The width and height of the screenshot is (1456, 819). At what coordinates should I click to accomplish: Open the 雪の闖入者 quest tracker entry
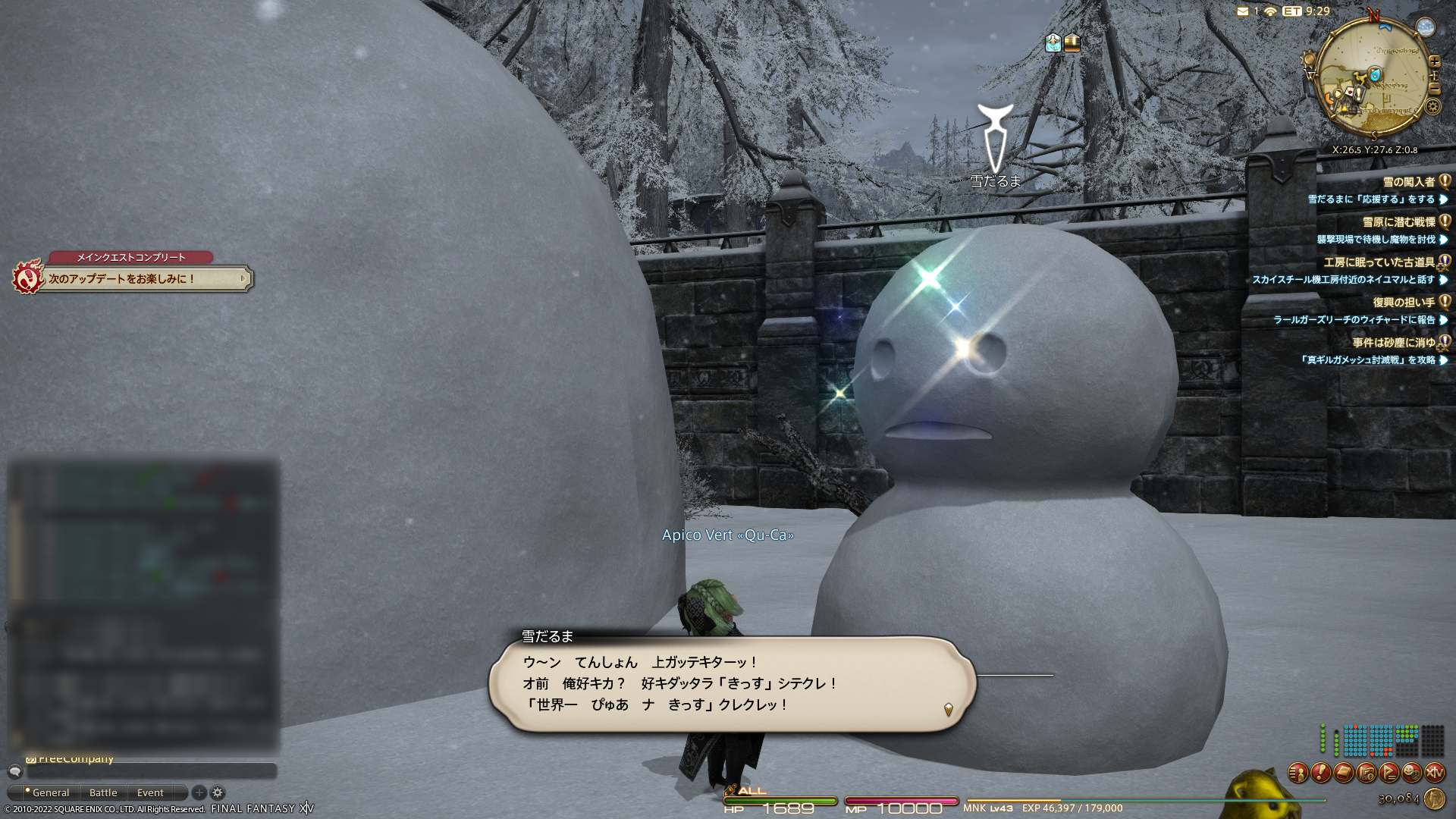tap(1408, 182)
